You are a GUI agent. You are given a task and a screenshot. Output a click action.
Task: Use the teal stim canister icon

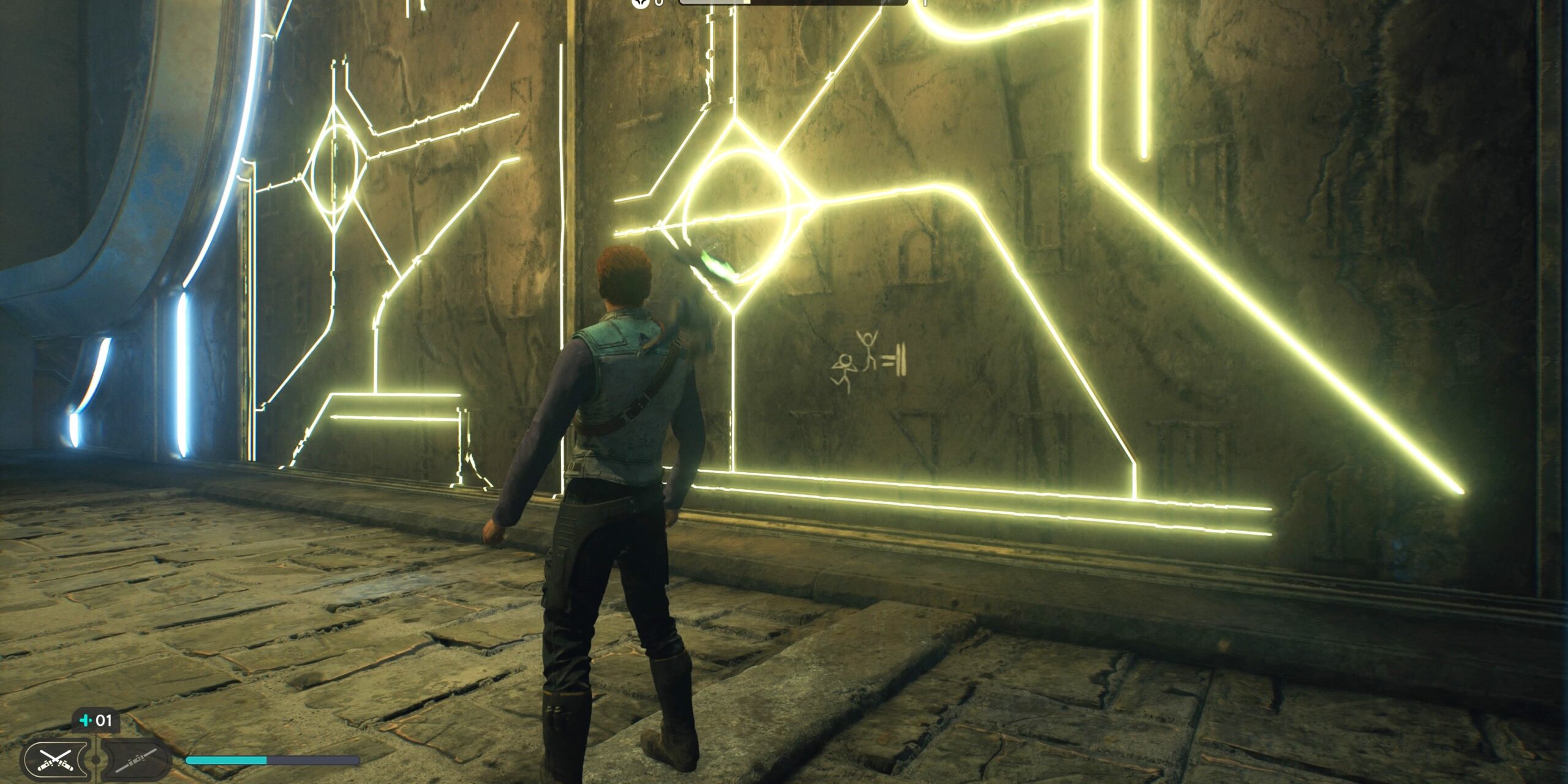[86, 720]
